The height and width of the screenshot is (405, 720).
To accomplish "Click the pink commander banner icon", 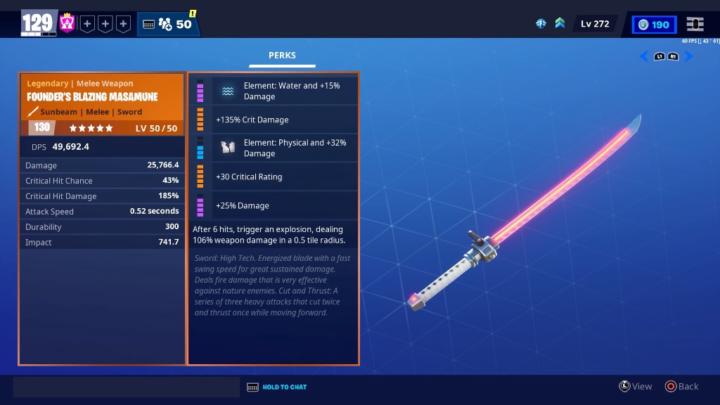I will click(x=68, y=22).
